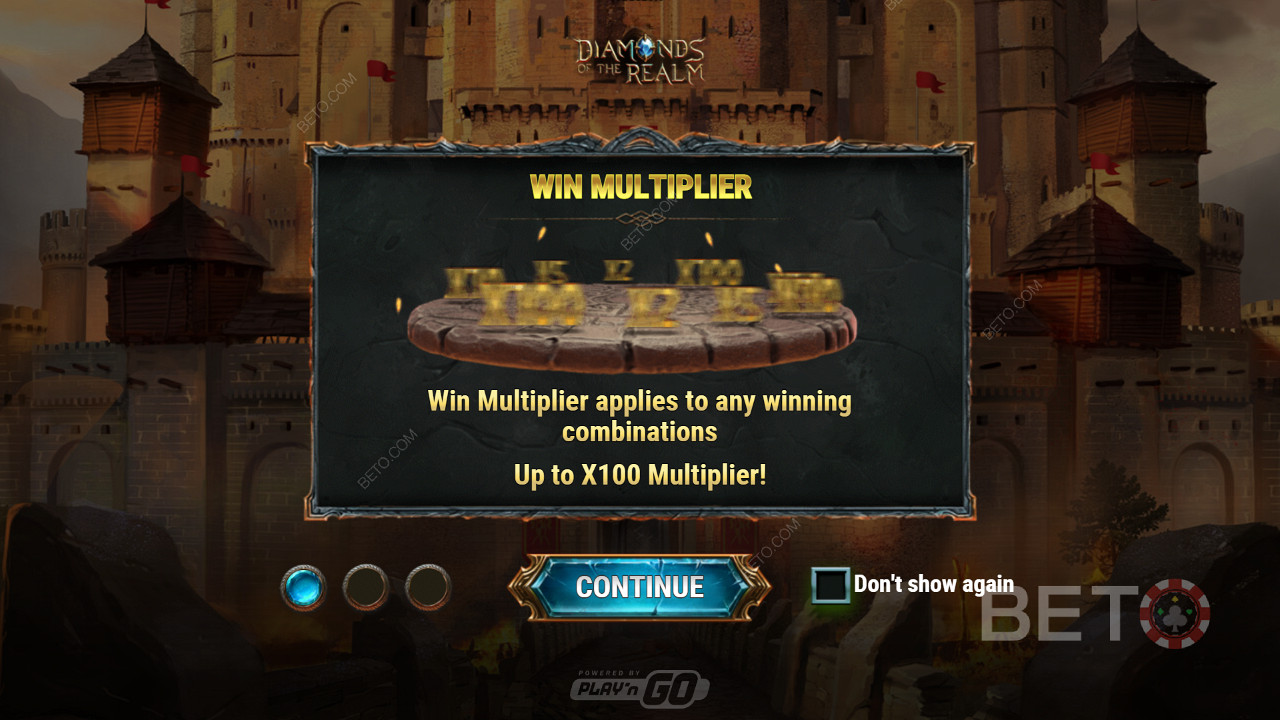Image resolution: width=1280 pixels, height=720 pixels.
Task: Tick the Don't show again checkbox
Action: click(830, 585)
